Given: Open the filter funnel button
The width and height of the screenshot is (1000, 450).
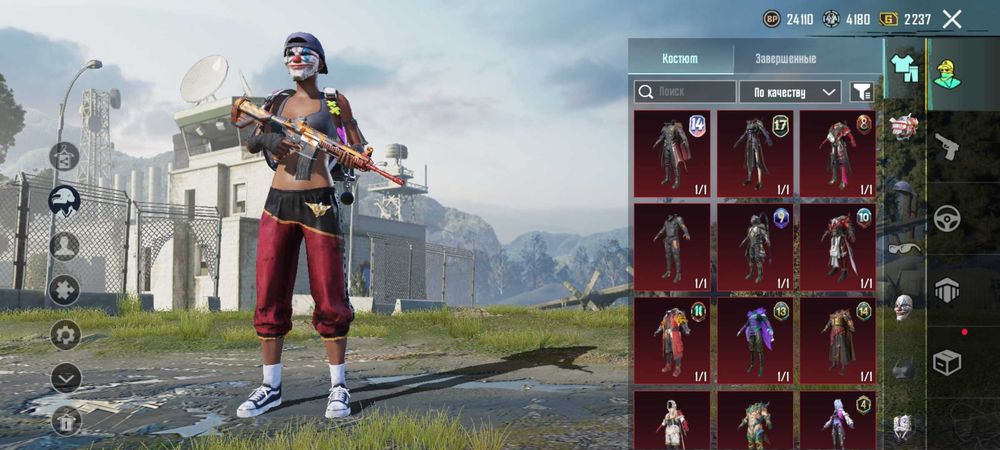Looking at the screenshot, I should (861, 92).
